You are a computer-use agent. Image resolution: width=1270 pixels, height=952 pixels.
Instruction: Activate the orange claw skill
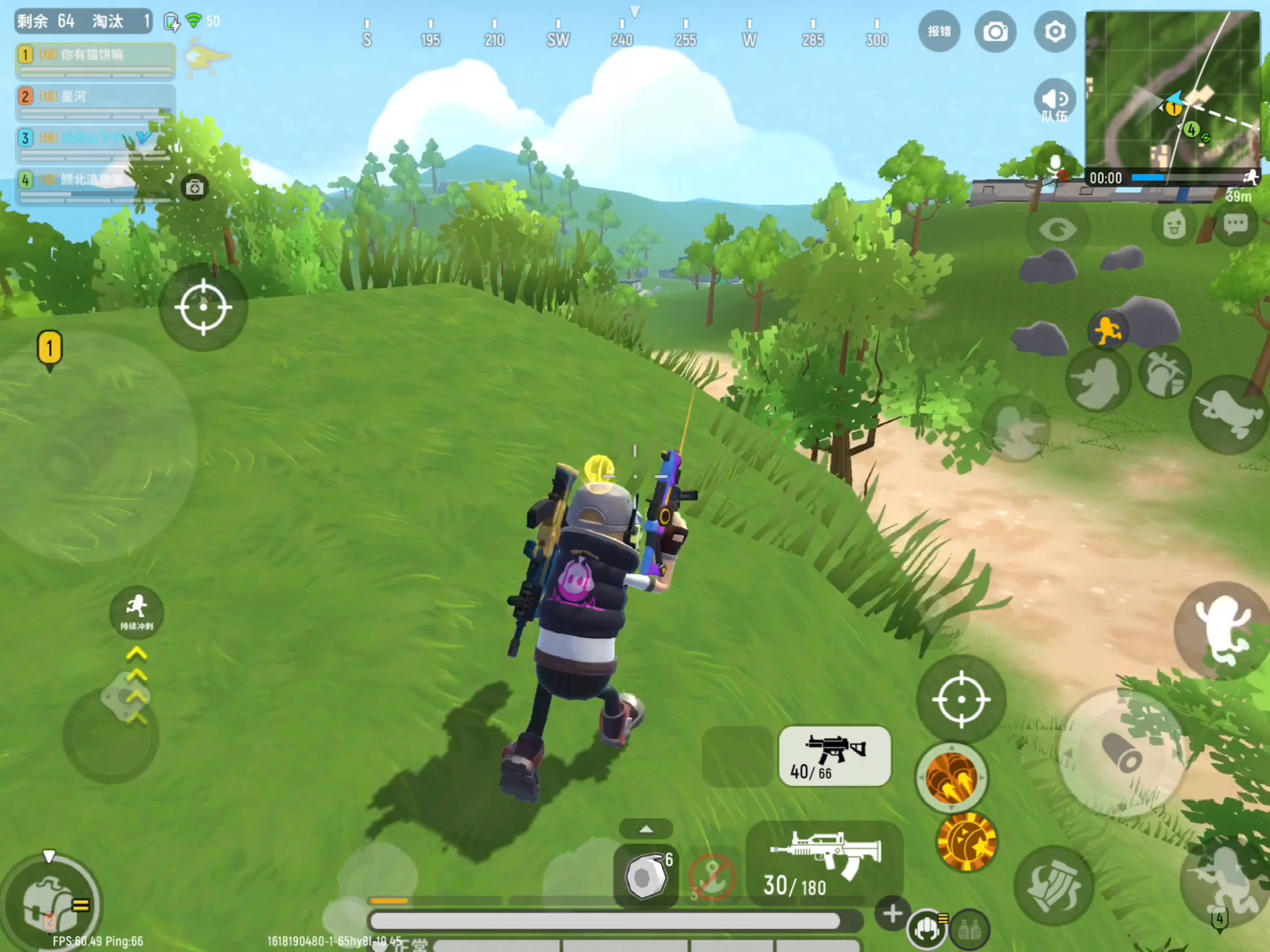coord(951,777)
